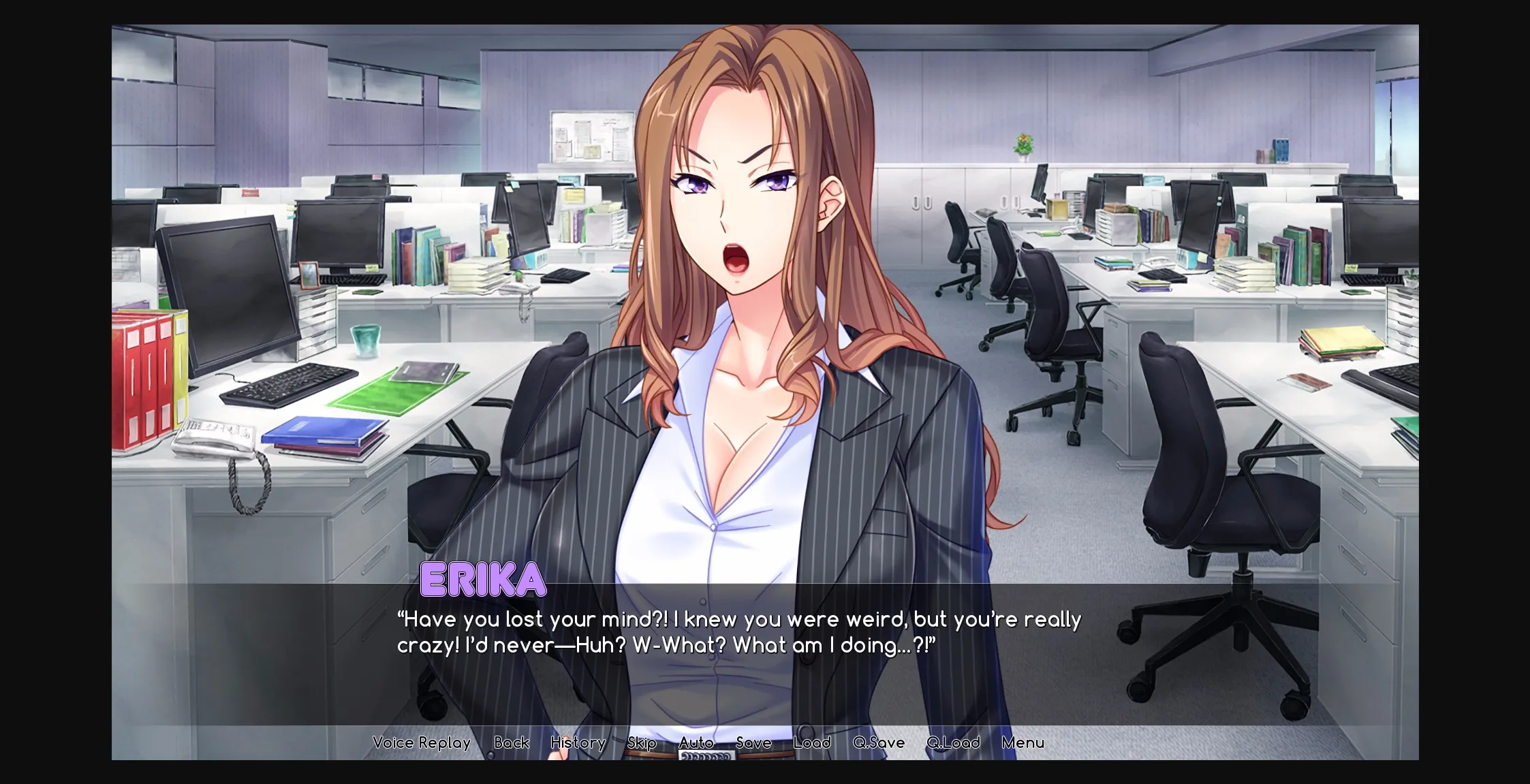Viewport: 1530px width, 784px height.
Task: Perform a quick save using Q.Save
Action: pyautogui.click(x=877, y=742)
